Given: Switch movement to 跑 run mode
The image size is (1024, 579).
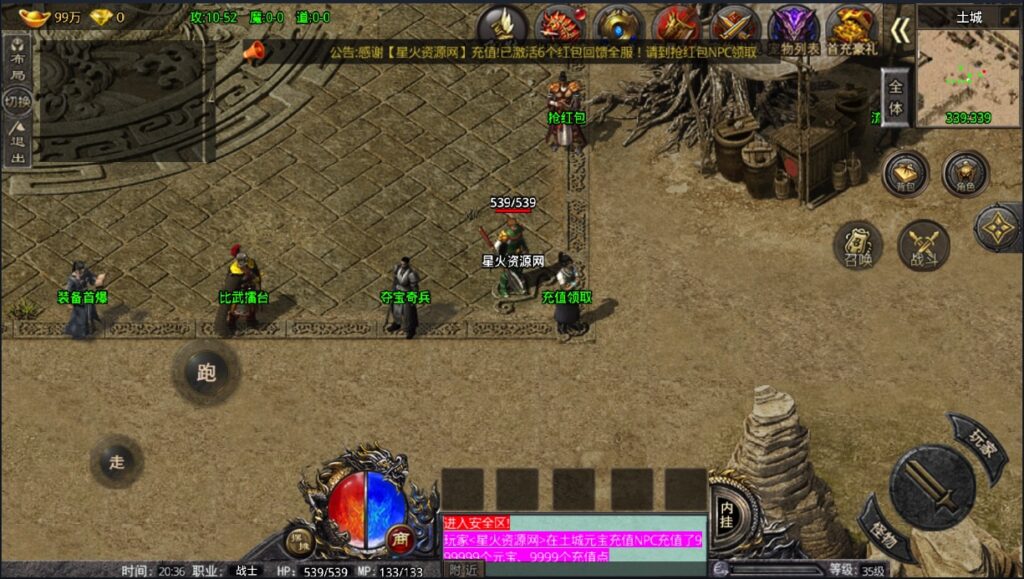Looking at the screenshot, I should pos(206,373).
